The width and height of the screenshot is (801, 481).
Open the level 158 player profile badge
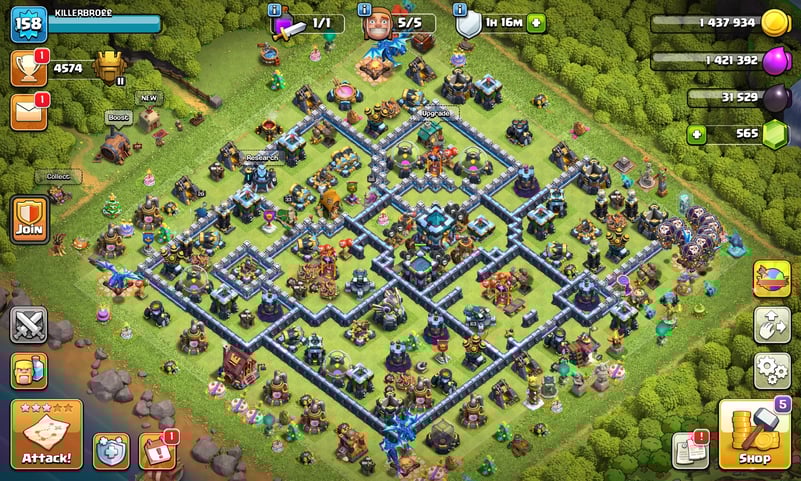click(x=29, y=22)
